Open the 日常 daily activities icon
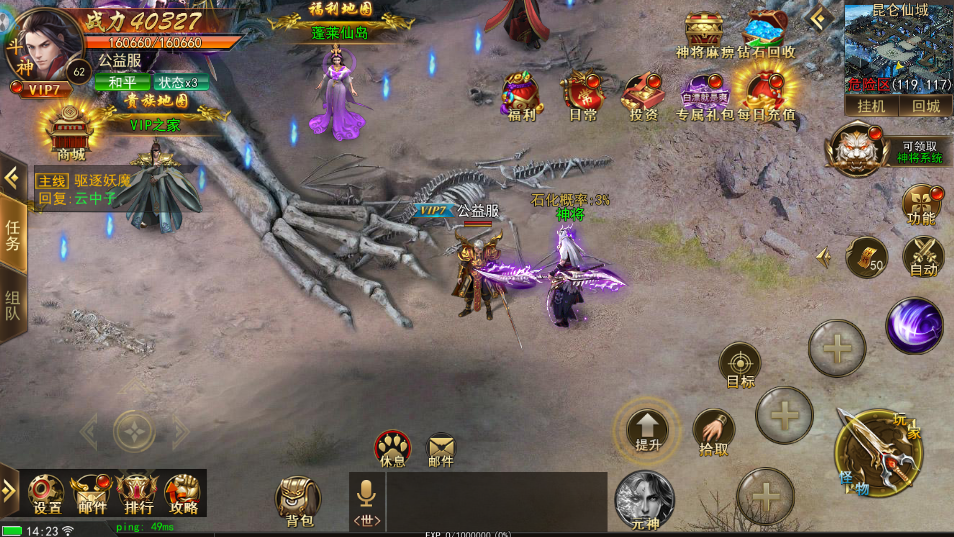The width and height of the screenshot is (954, 537). point(581,94)
